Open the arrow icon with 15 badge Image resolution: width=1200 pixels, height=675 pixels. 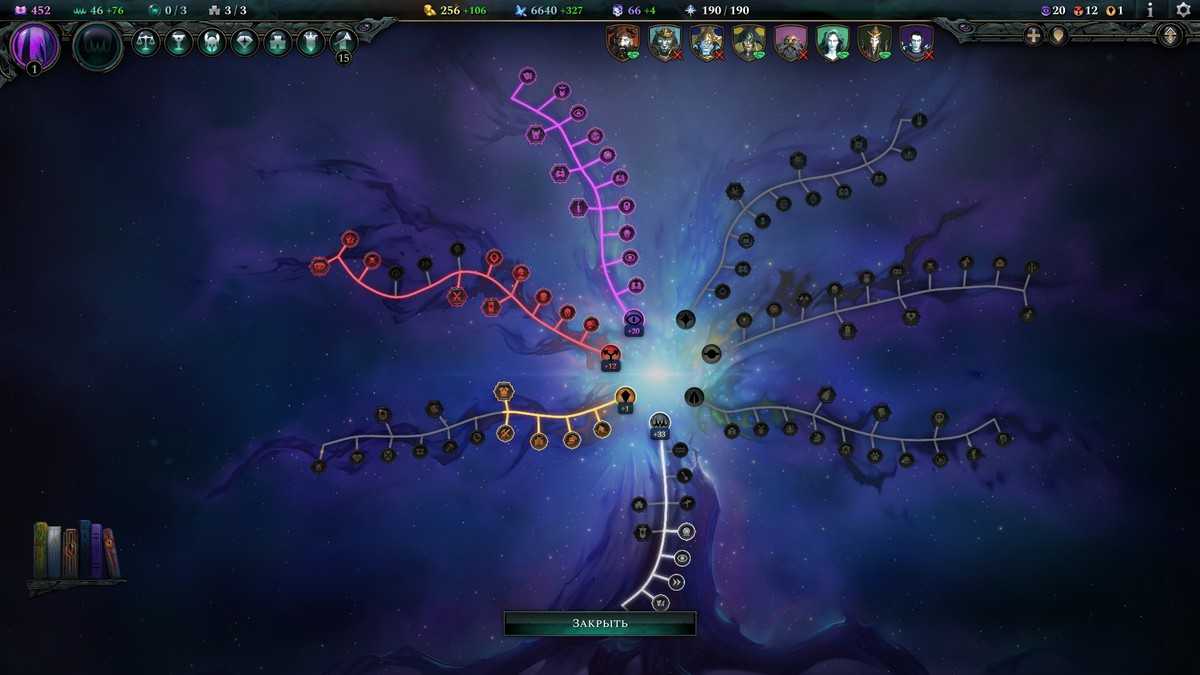344,43
